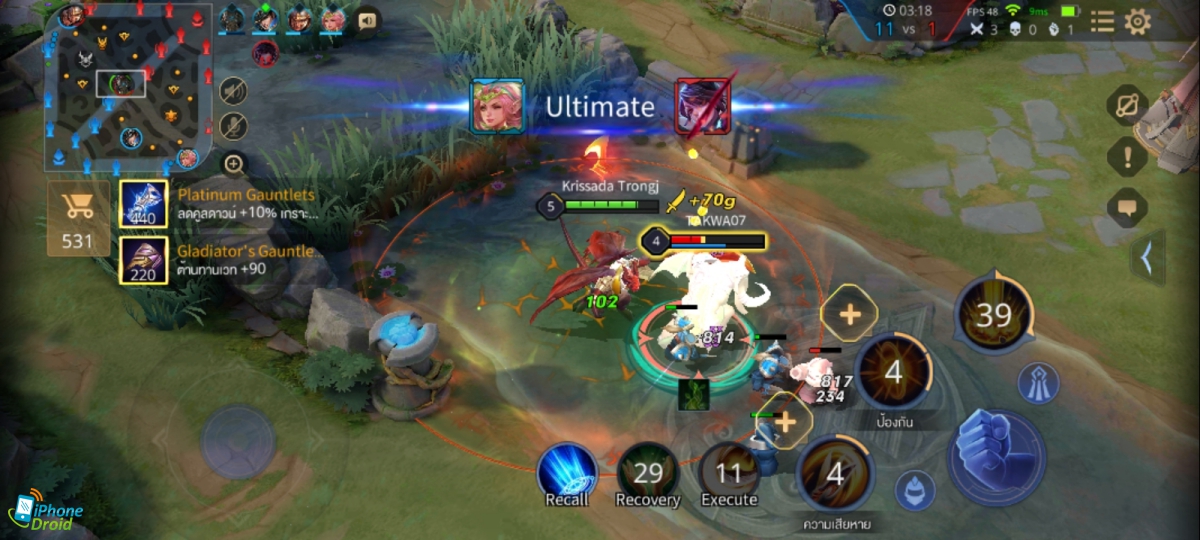Click the minimap magnifier zoom button
Image resolution: width=1200 pixels, height=540 pixels.
[x=234, y=163]
